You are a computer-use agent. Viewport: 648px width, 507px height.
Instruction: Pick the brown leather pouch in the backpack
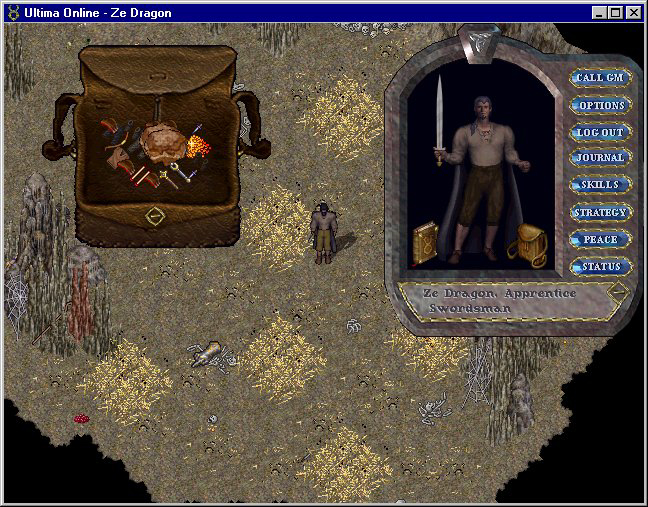pyautogui.click(x=159, y=140)
